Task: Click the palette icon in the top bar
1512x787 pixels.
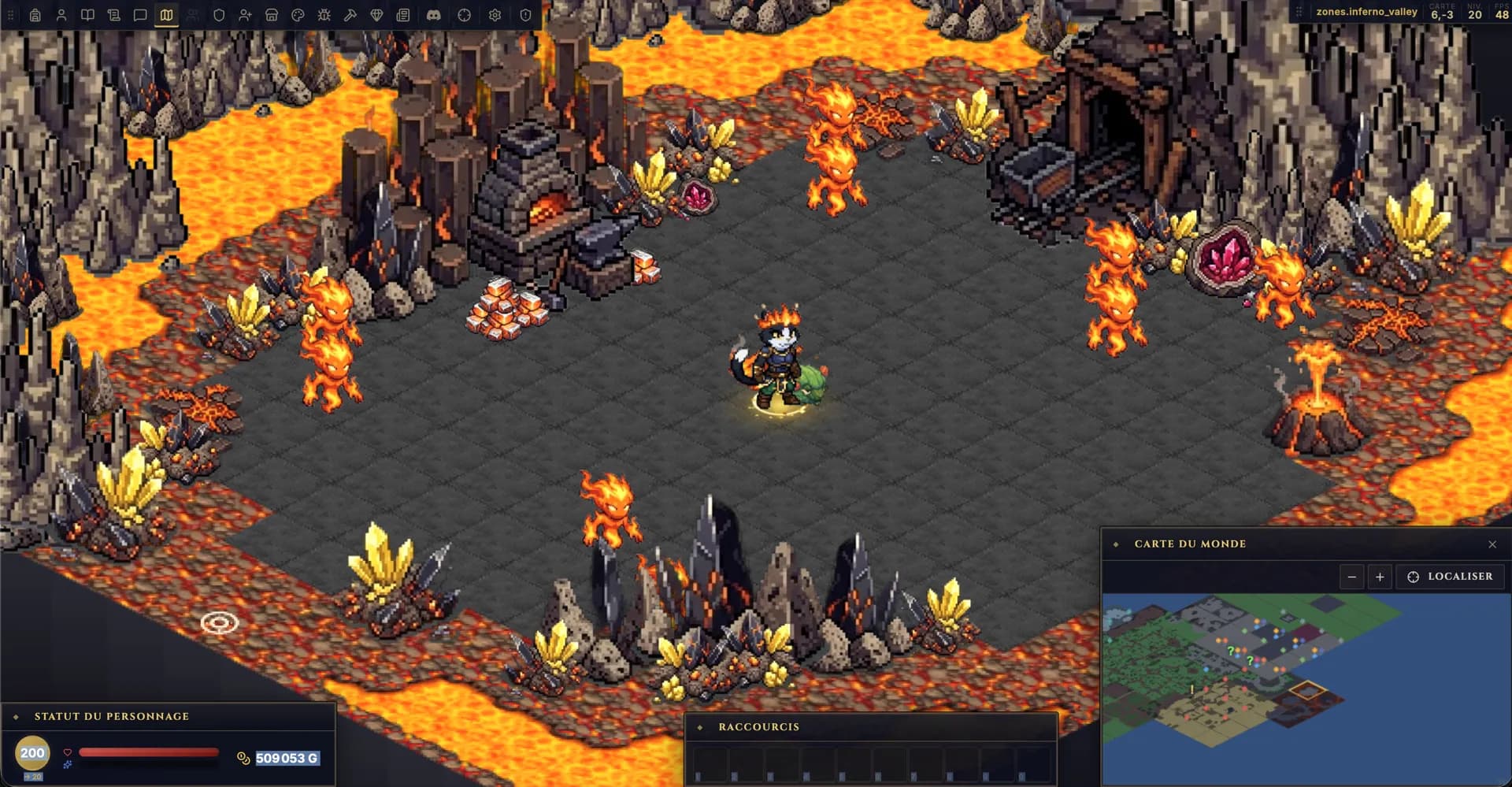Action: (x=297, y=14)
